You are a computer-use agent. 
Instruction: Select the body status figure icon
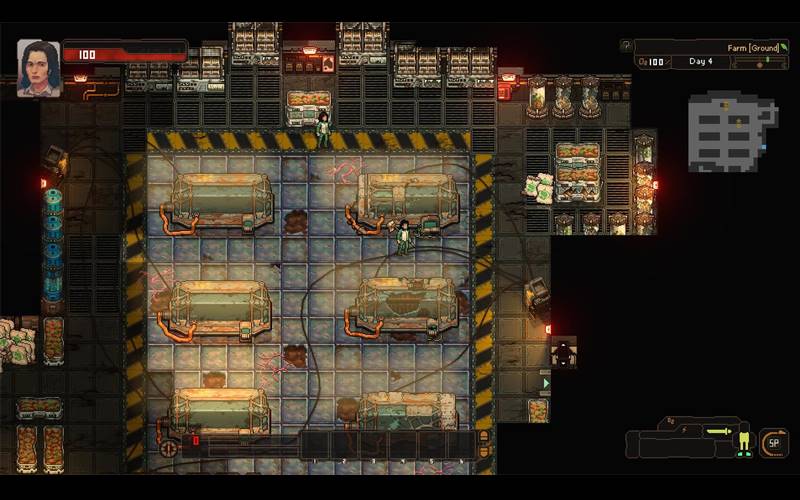(743, 440)
